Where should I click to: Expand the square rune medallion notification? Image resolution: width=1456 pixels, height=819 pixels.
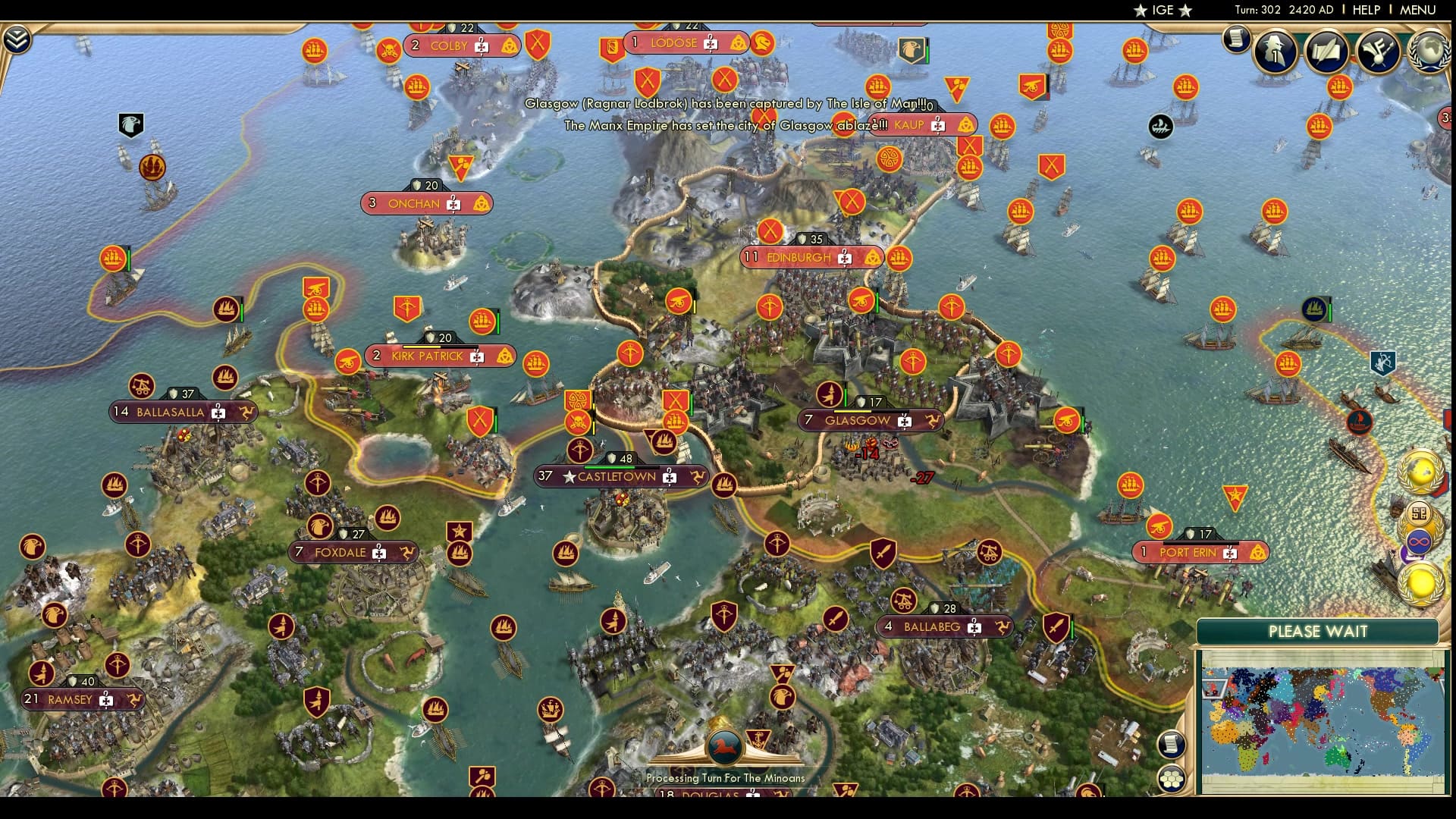pyautogui.click(x=1419, y=512)
